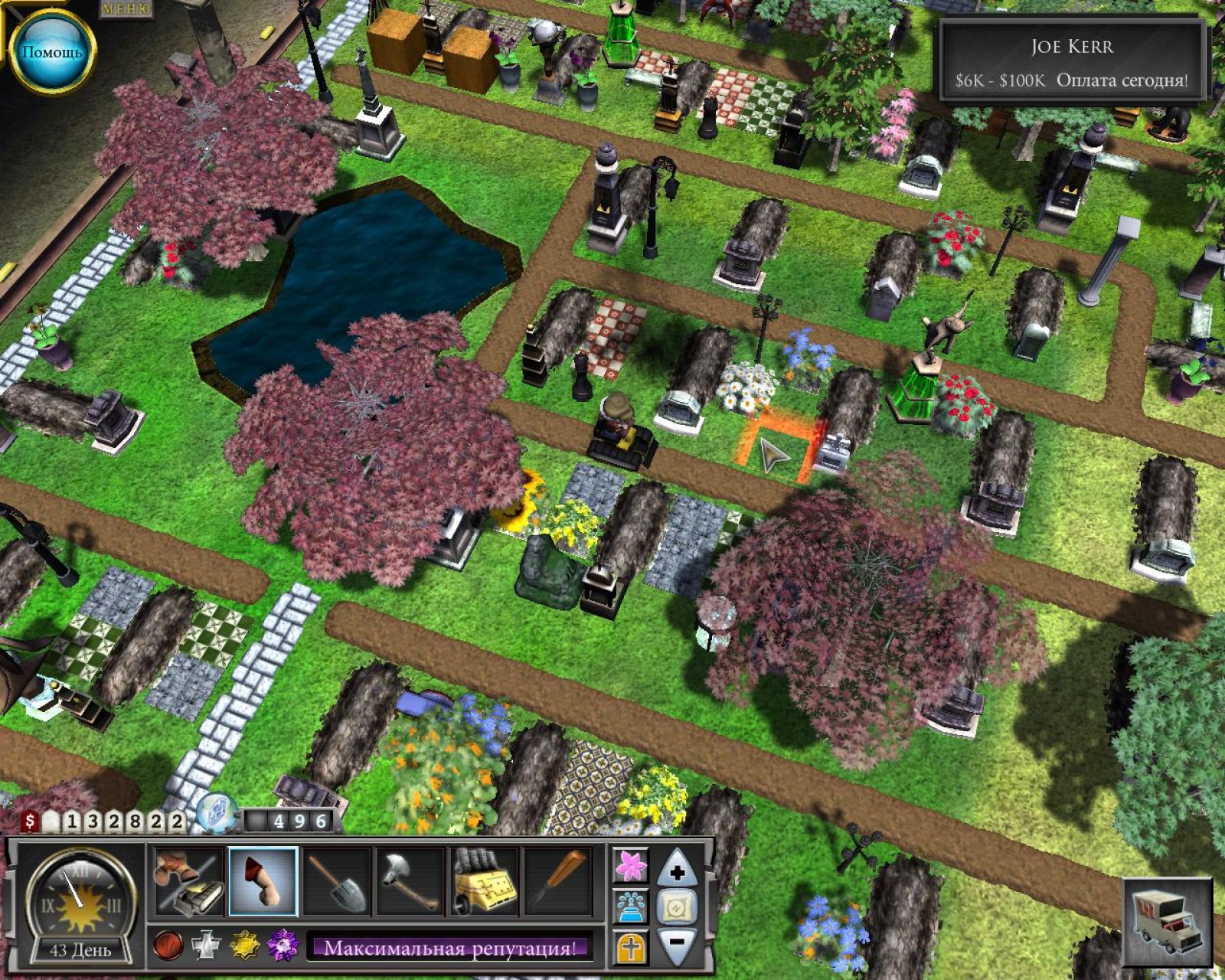Viewport: 1225px width, 980px height.
Task: Choose the pointing hand tool
Action: [x=263, y=881]
